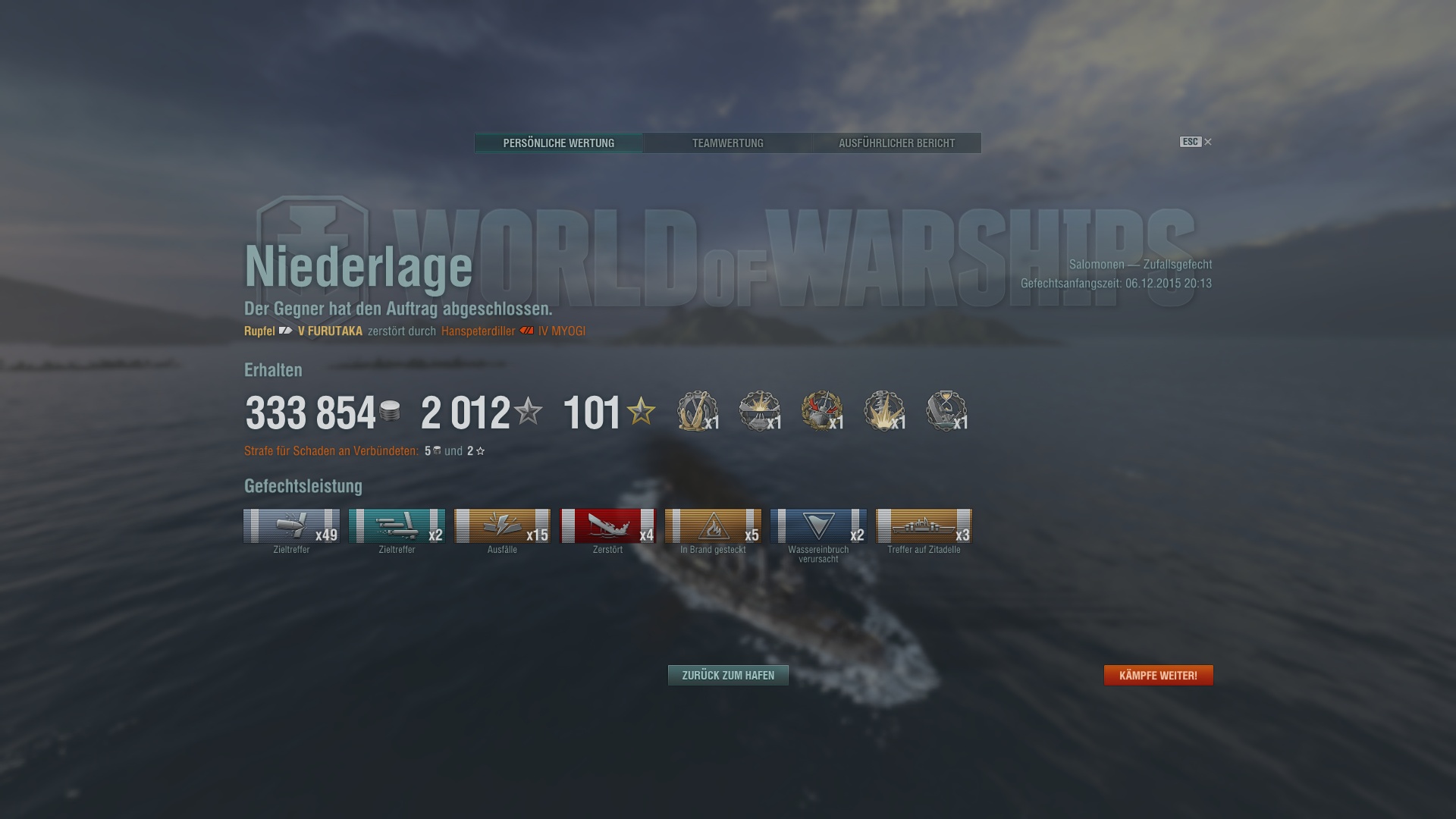The width and height of the screenshot is (1456, 819).
Task: Open the Ausführlicher Bericht tab
Action: (896, 143)
